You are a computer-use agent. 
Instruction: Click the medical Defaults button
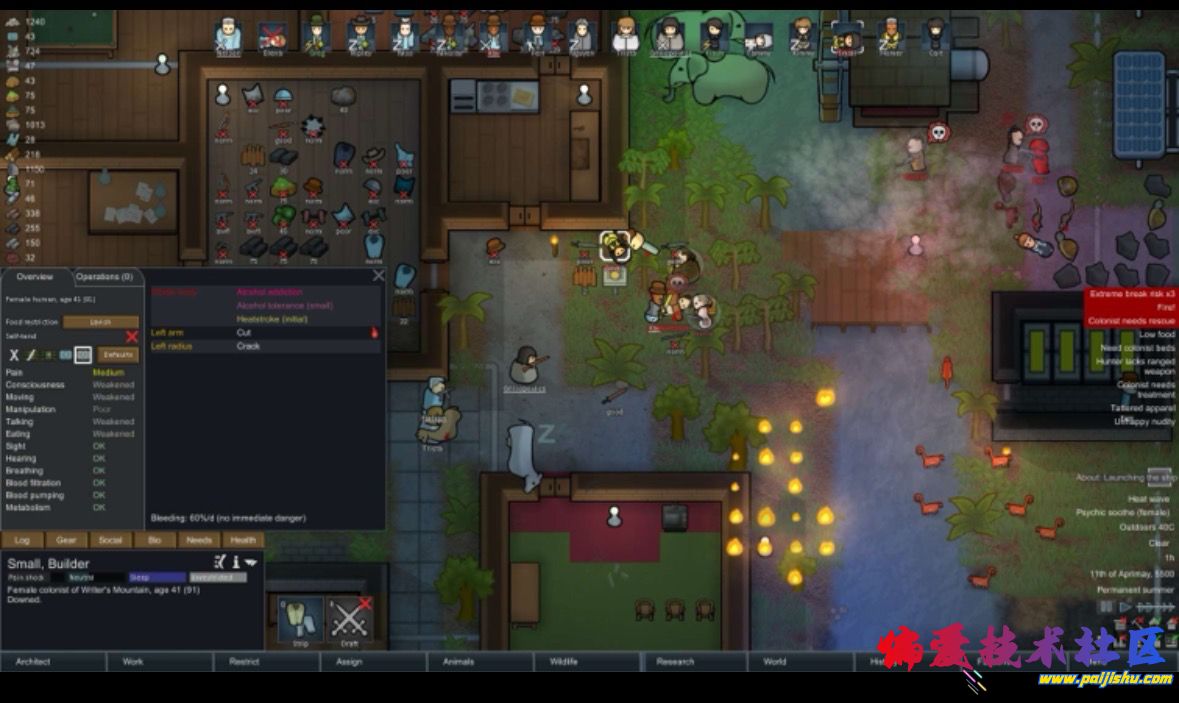click(118, 355)
